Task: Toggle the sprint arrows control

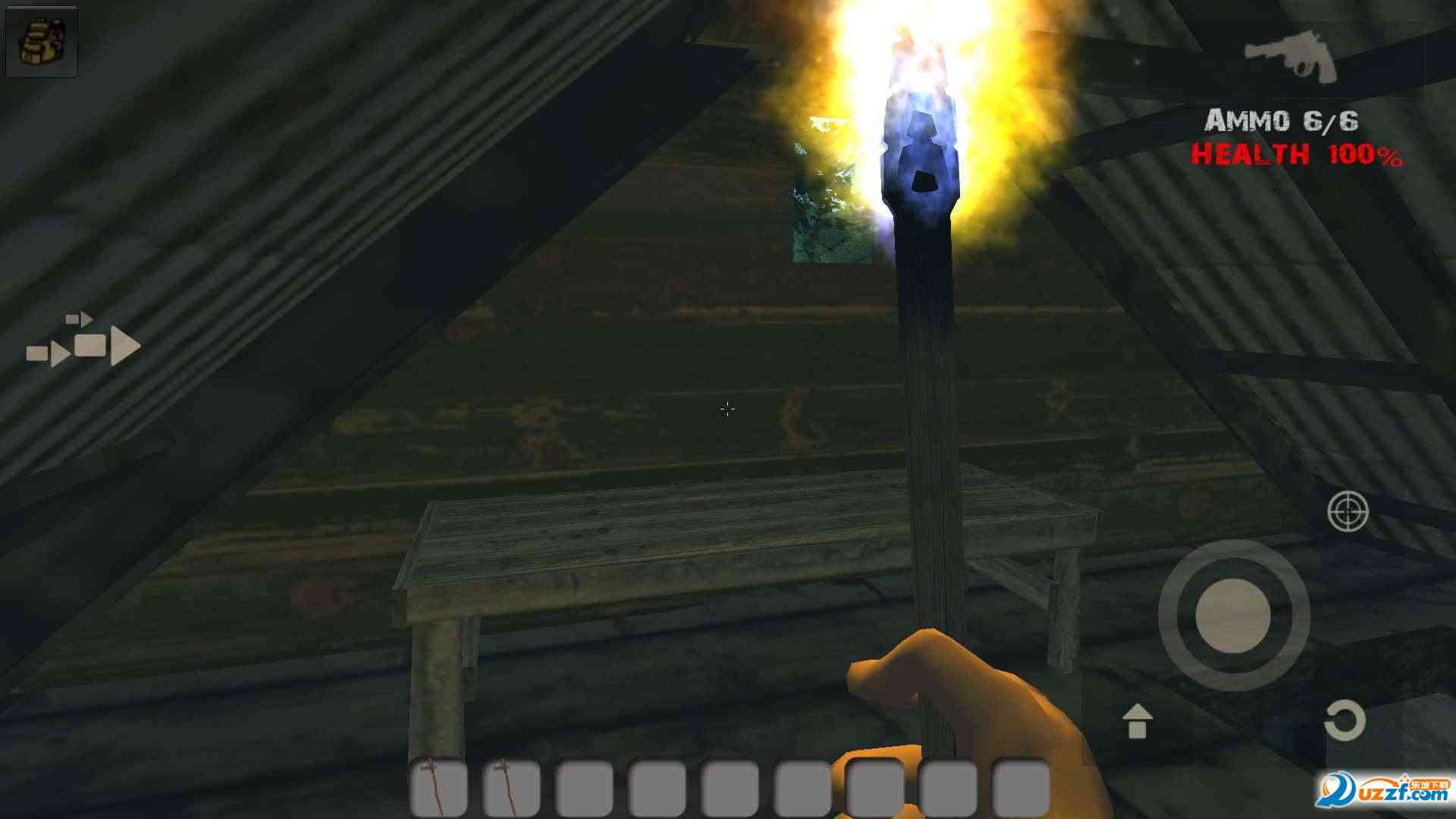Action: [x=84, y=342]
